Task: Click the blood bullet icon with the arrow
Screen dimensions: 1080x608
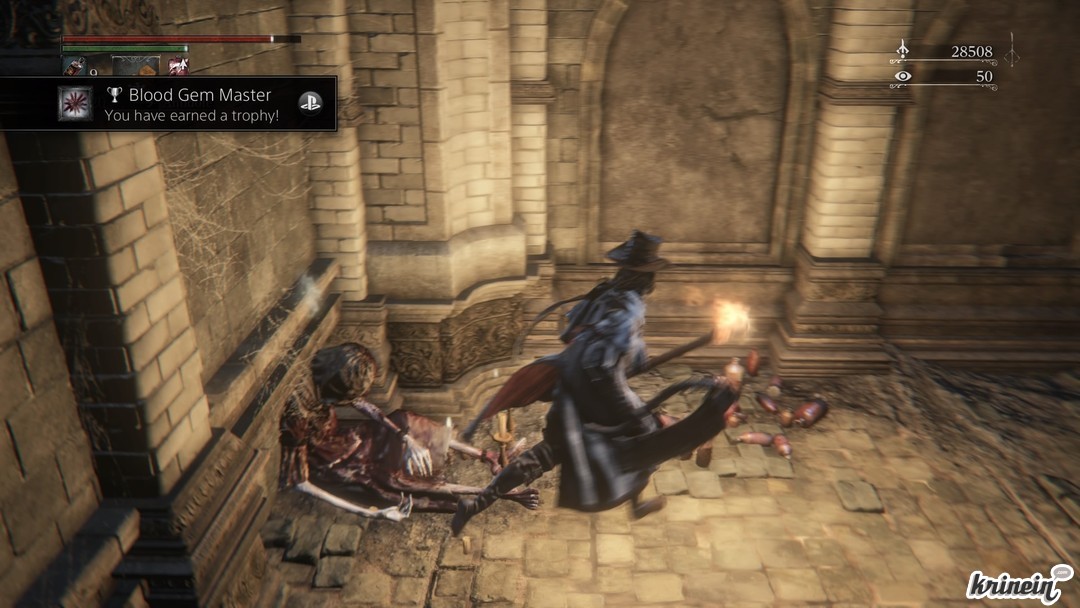Action: [179, 66]
